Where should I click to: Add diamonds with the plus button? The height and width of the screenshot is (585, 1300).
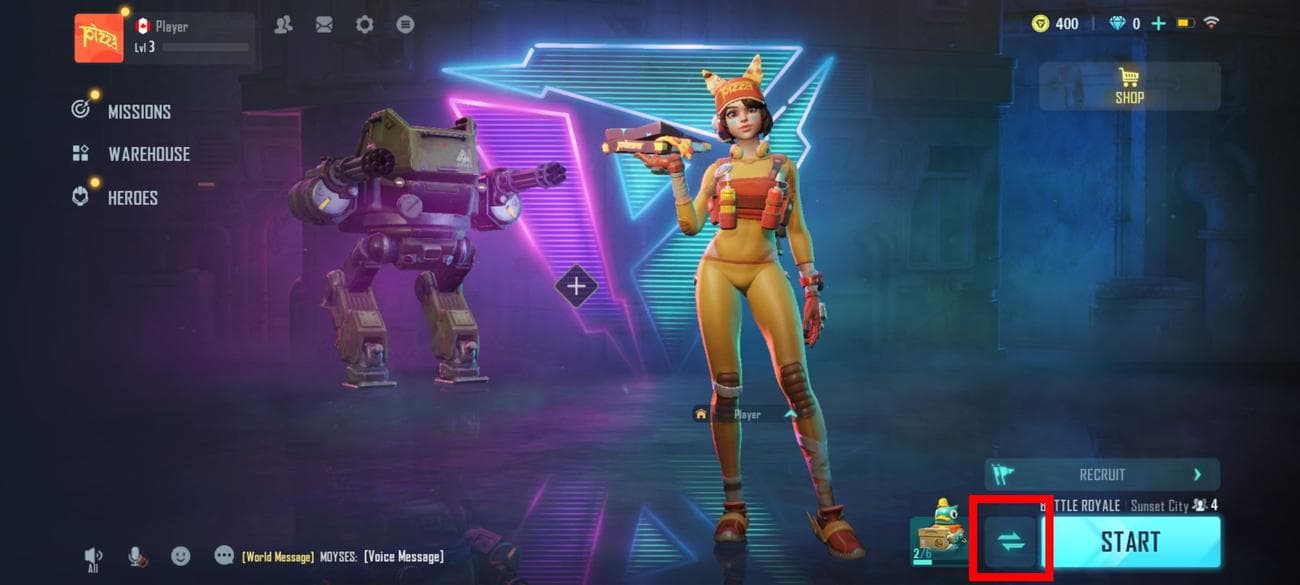(x=1158, y=23)
